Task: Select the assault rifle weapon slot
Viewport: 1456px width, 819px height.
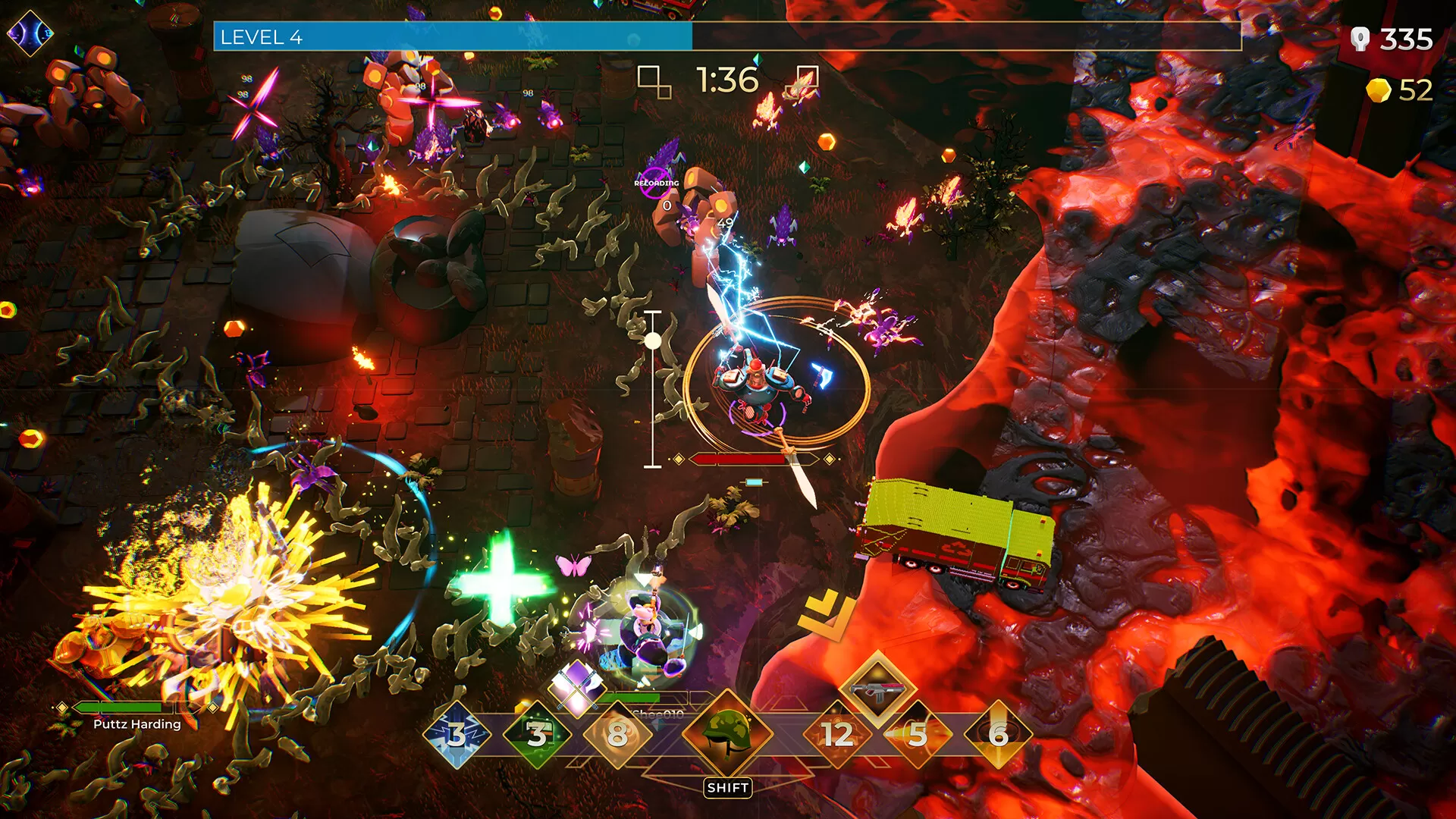Action: pyautogui.click(x=877, y=690)
